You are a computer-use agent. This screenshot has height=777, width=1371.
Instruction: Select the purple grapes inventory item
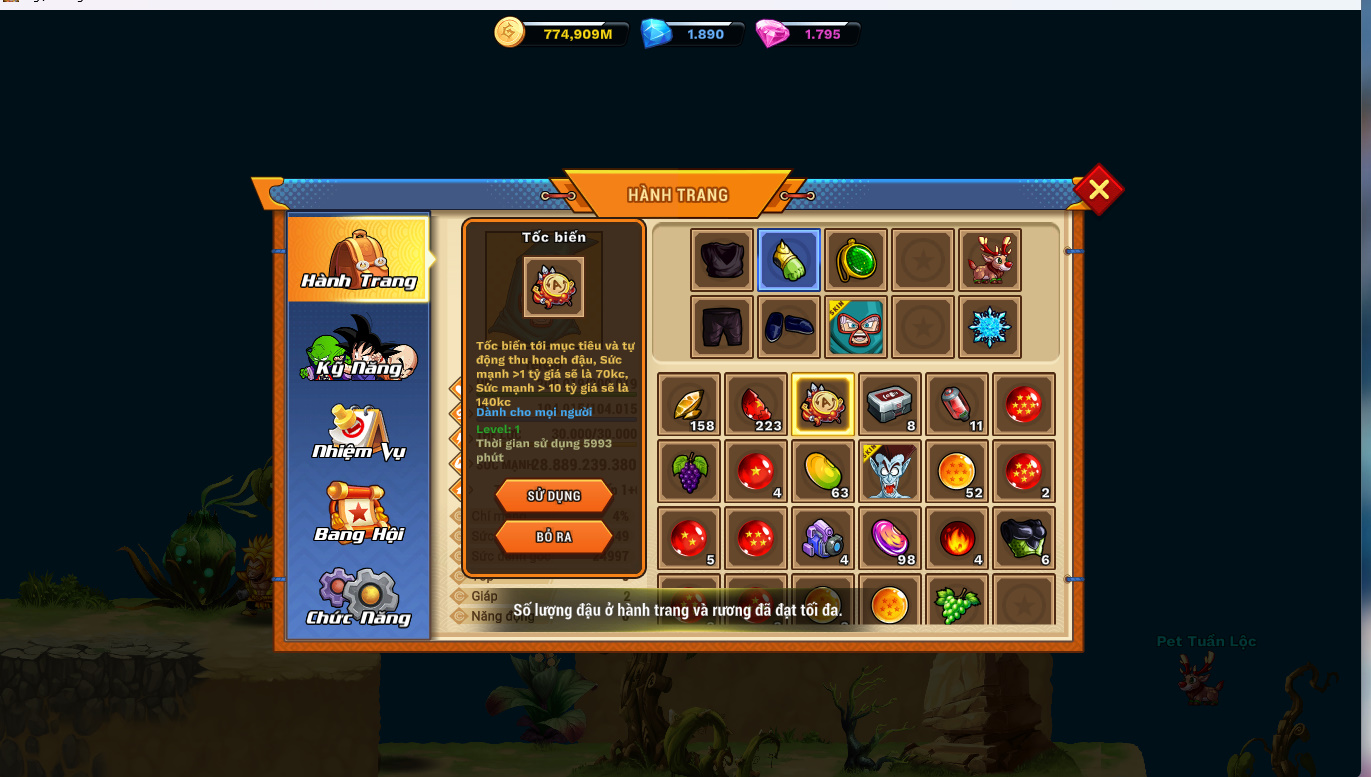click(x=689, y=471)
